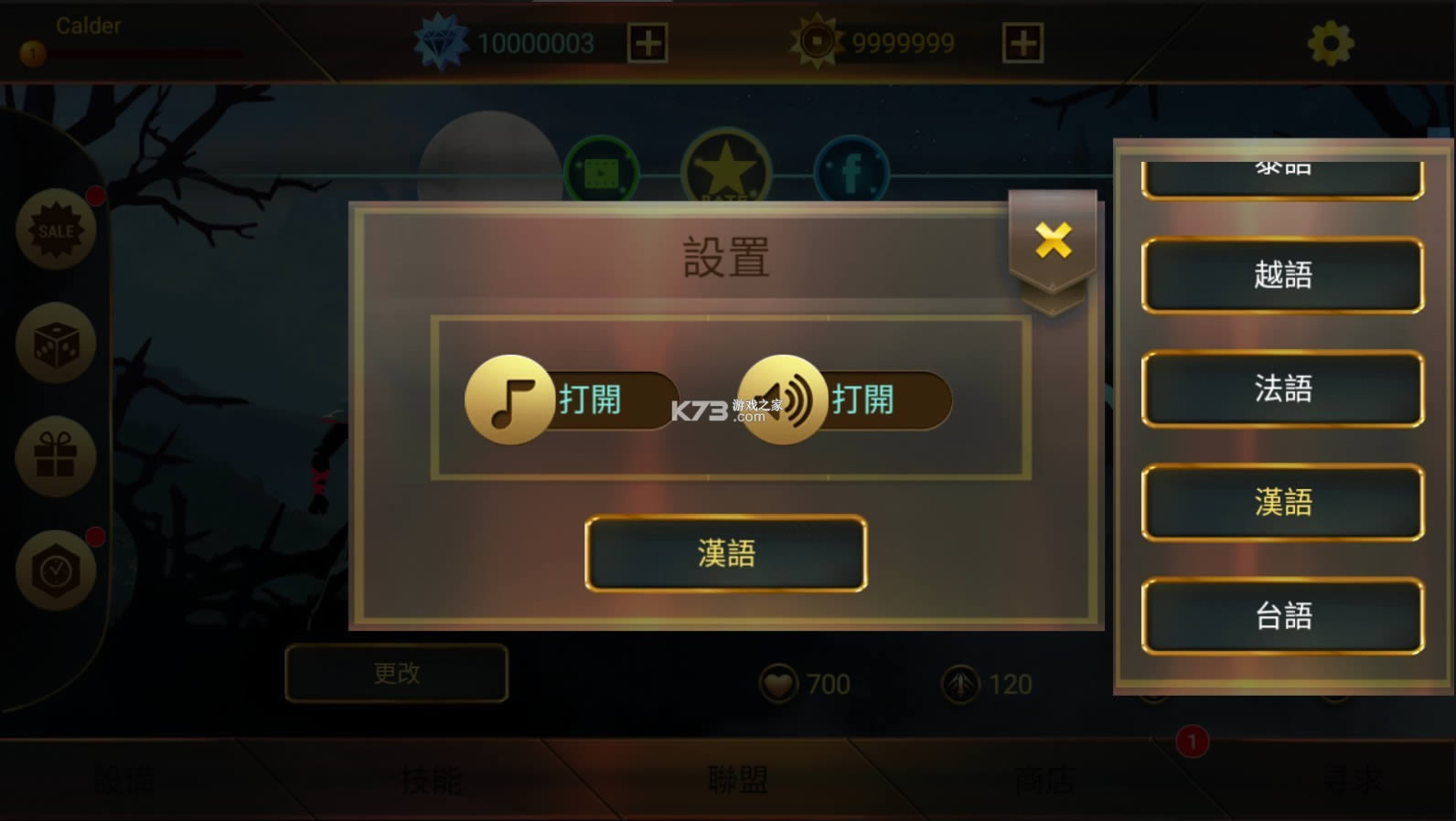Click the Facebook icon
1456x821 pixels.
click(x=850, y=168)
